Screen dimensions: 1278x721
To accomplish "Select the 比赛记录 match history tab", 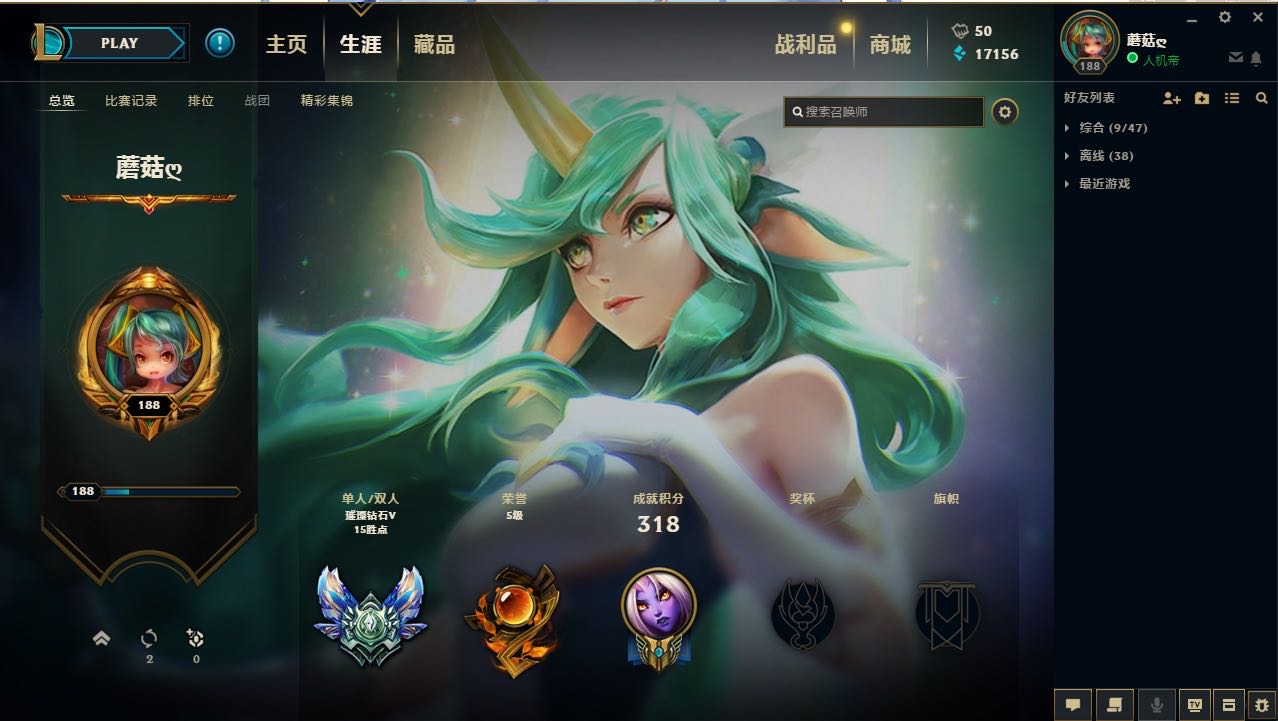I will pyautogui.click(x=131, y=101).
